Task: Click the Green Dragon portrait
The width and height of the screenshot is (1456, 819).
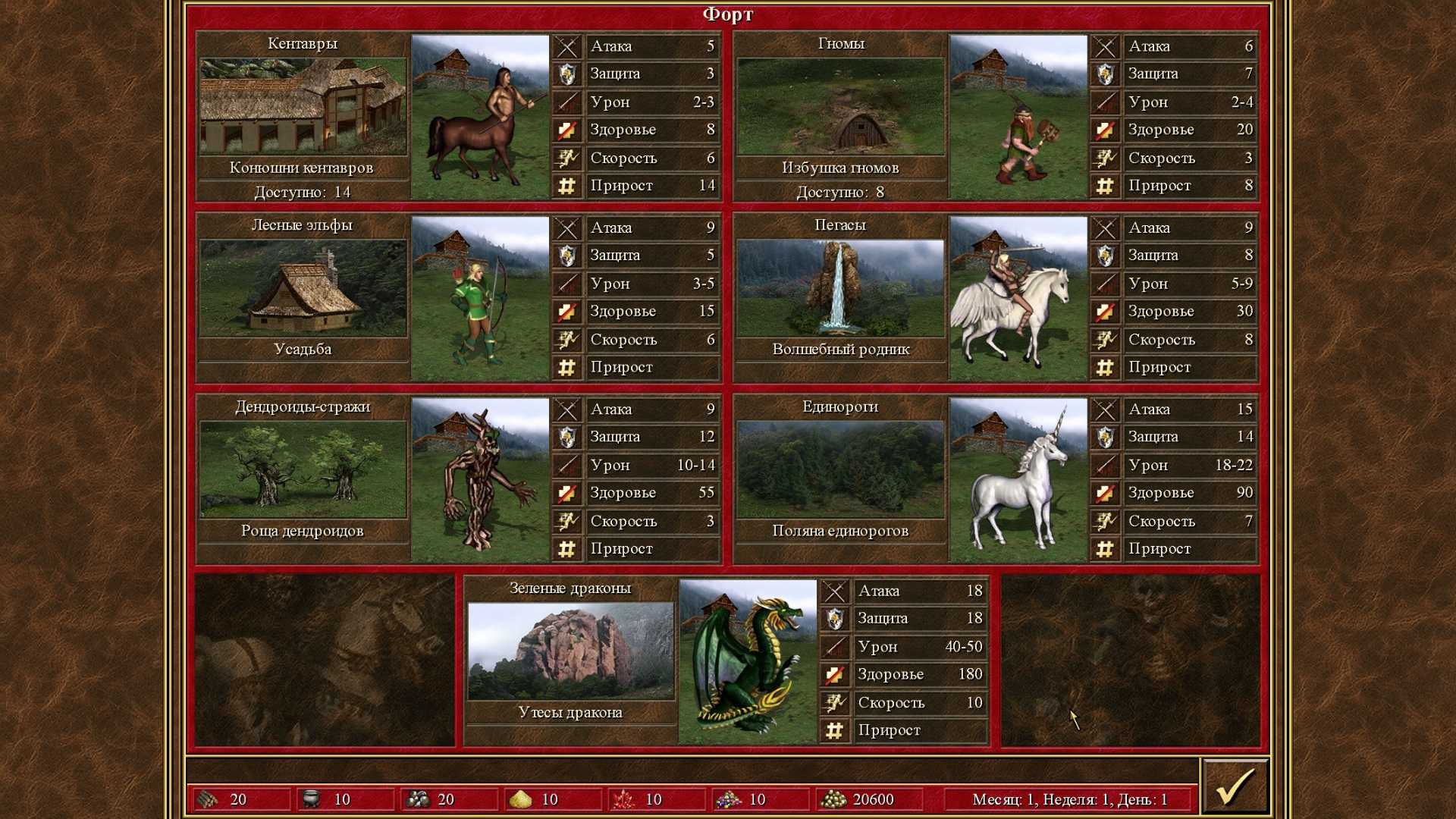Action: pos(748,661)
